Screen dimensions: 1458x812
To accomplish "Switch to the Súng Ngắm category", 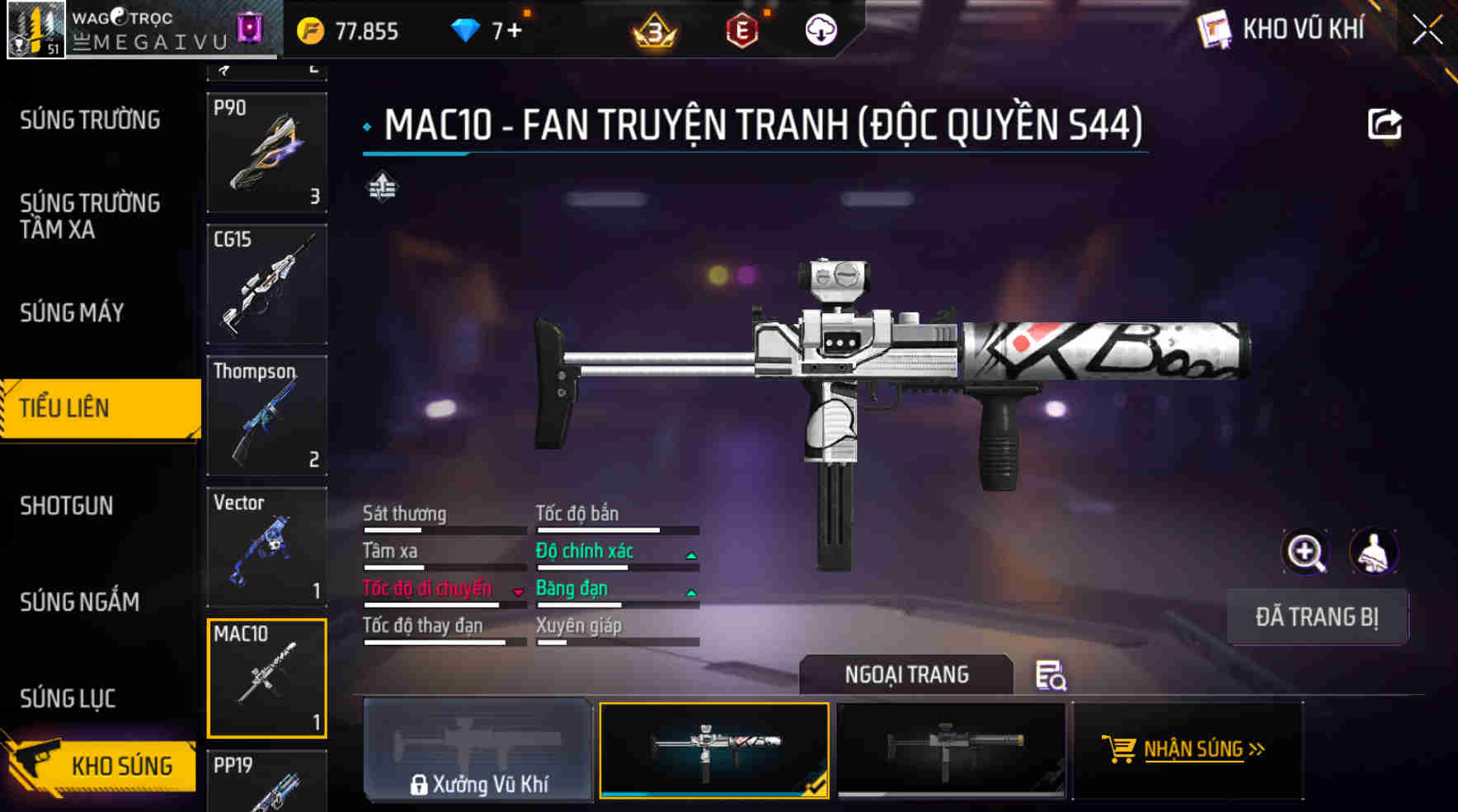I will pyautogui.click(x=79, y=602).
